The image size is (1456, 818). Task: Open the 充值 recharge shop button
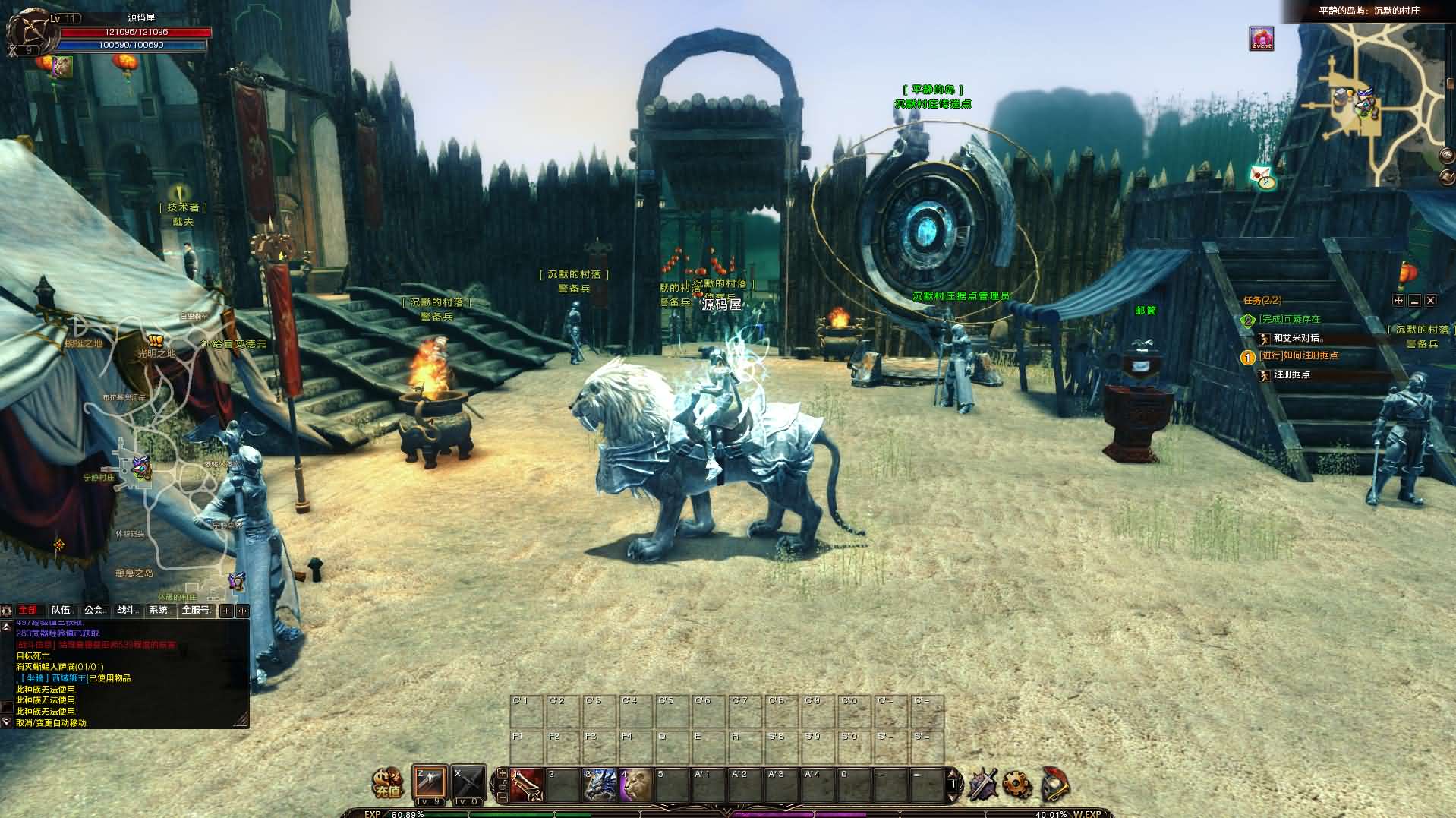(387, 783)
